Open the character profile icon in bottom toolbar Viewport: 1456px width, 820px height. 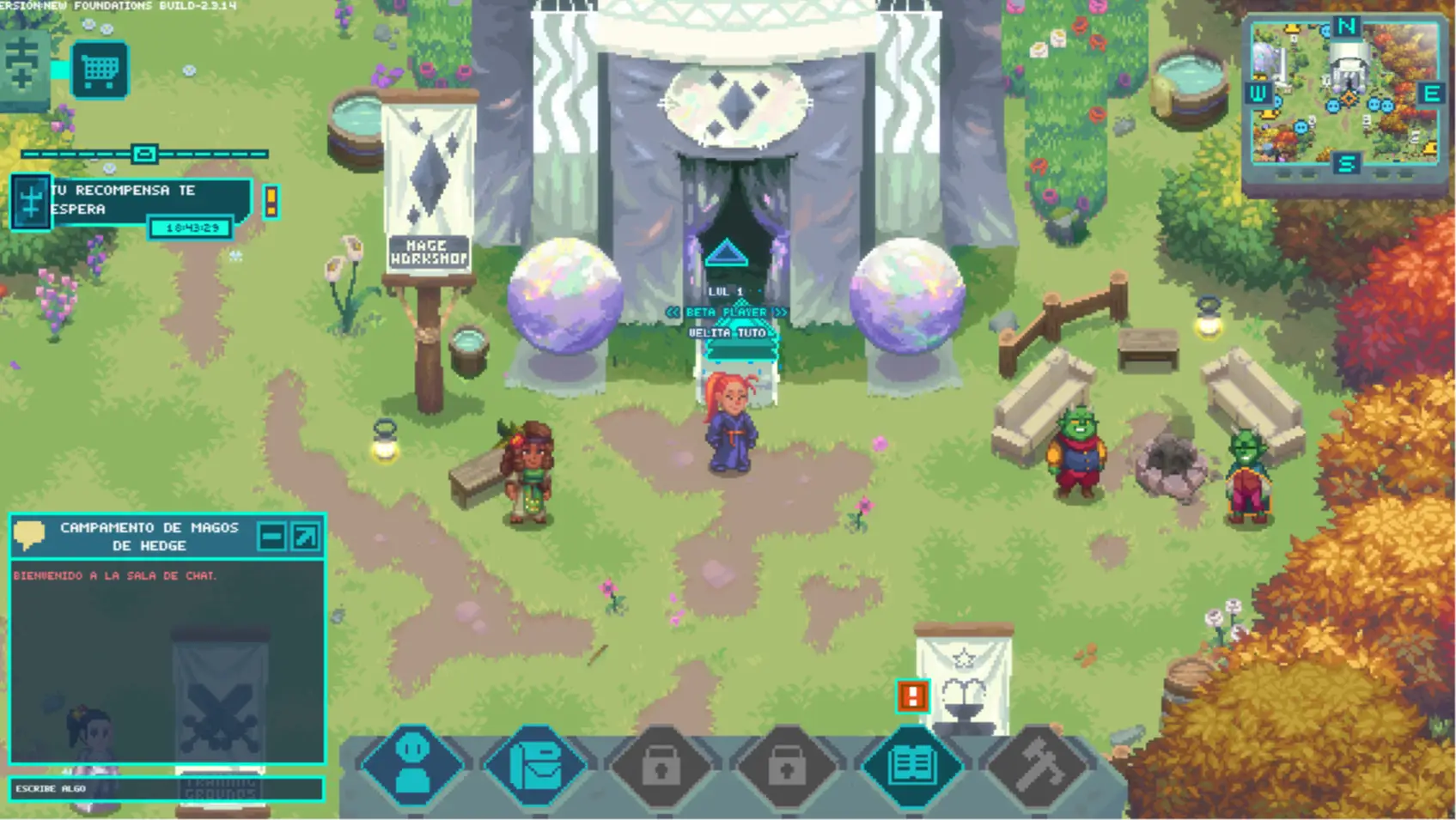click(x=413, y=766)
